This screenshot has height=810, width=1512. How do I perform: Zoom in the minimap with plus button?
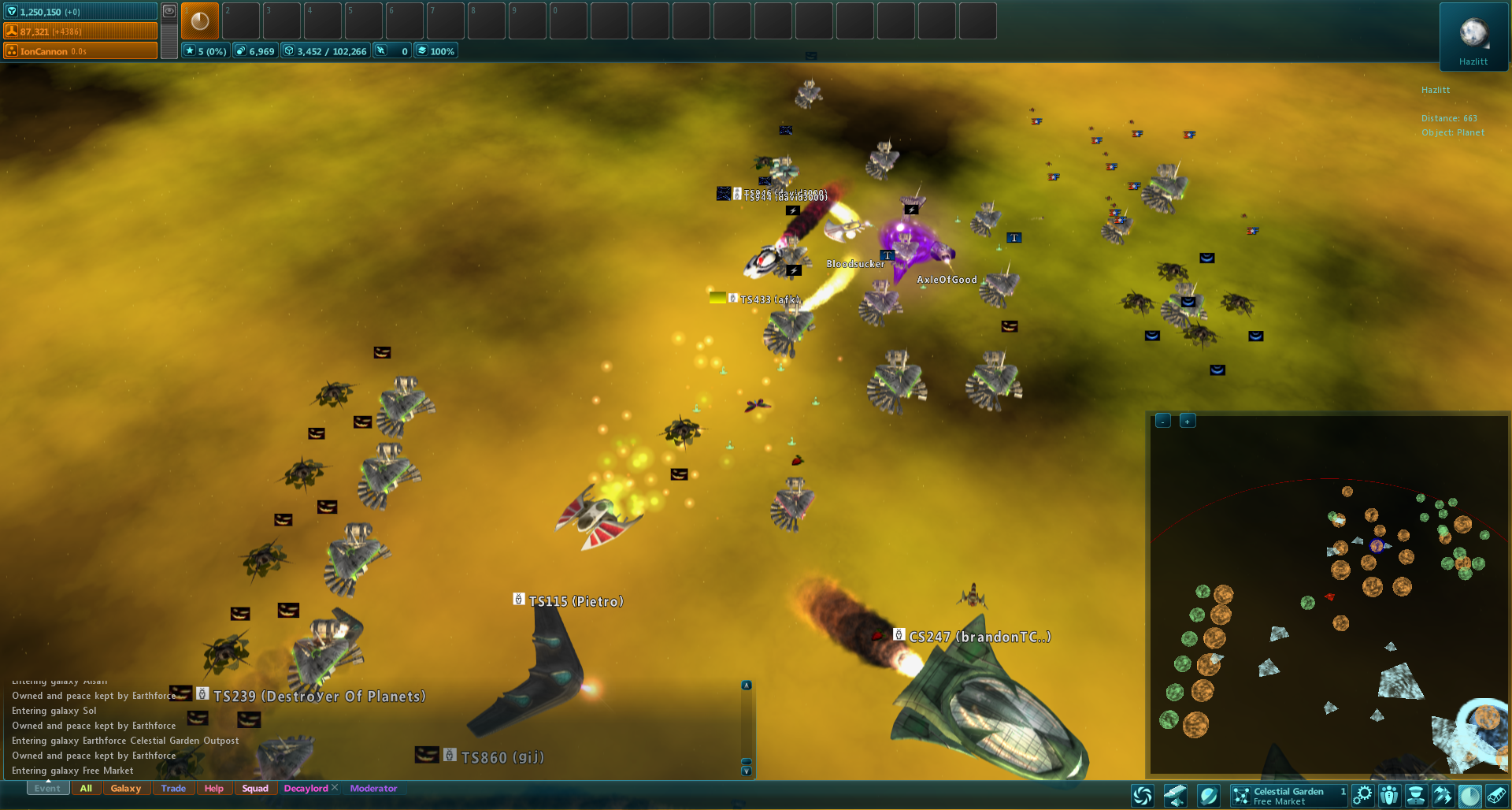point(1188,421)
